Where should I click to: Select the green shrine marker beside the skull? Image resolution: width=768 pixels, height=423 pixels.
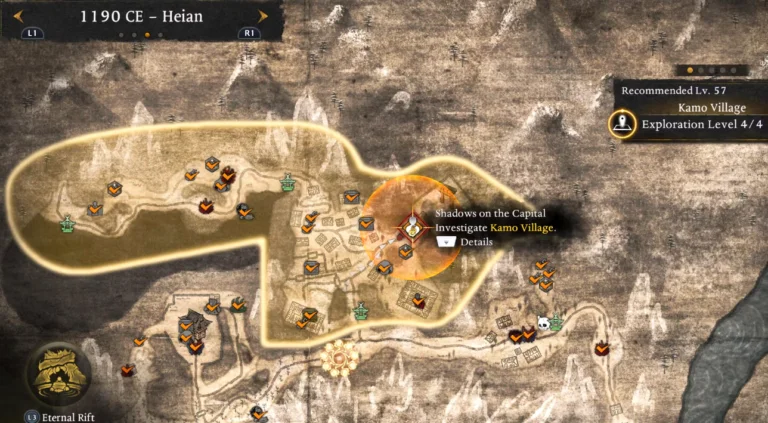tap(556, 324)
